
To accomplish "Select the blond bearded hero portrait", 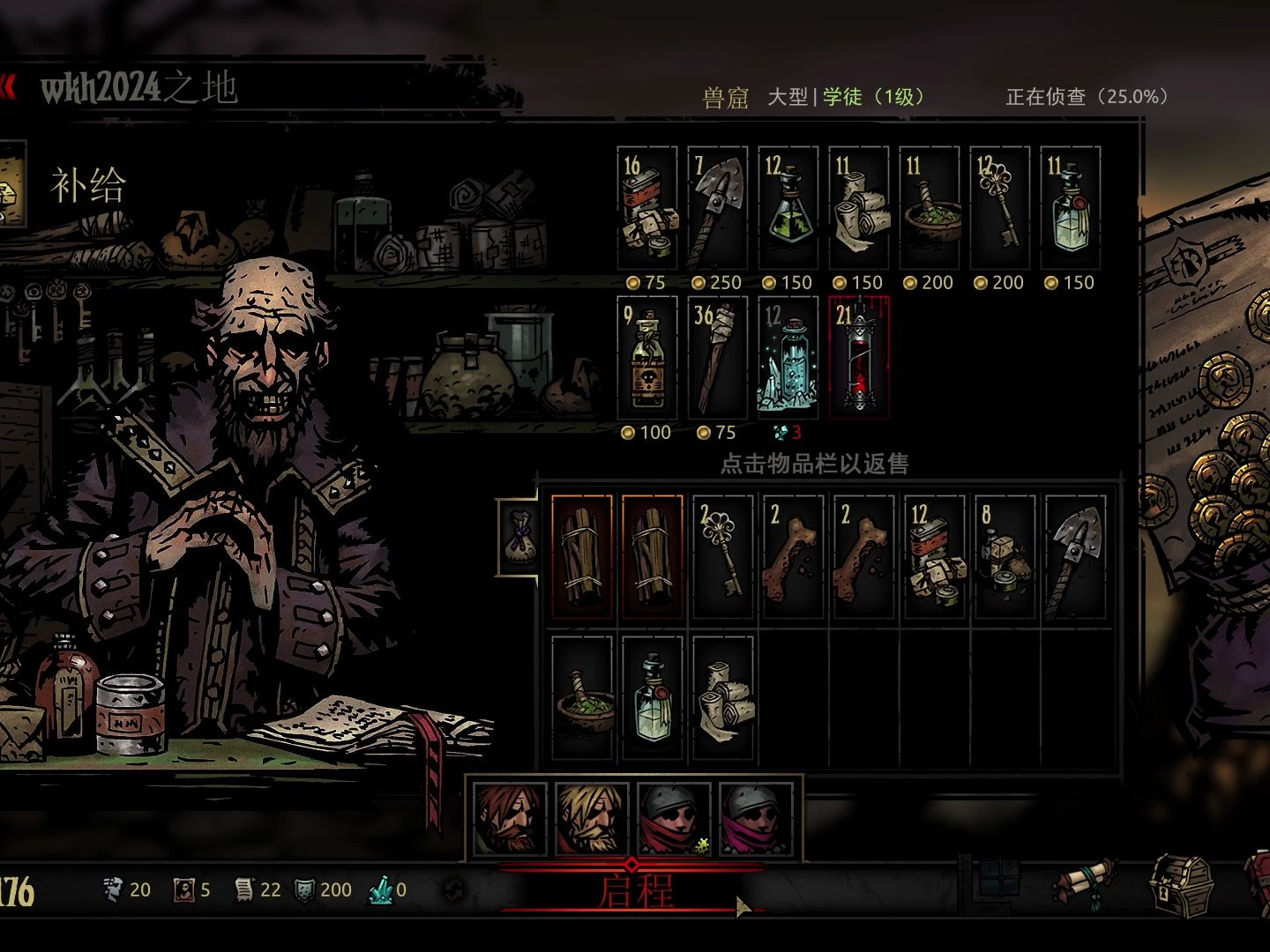I will click(591, 820).
